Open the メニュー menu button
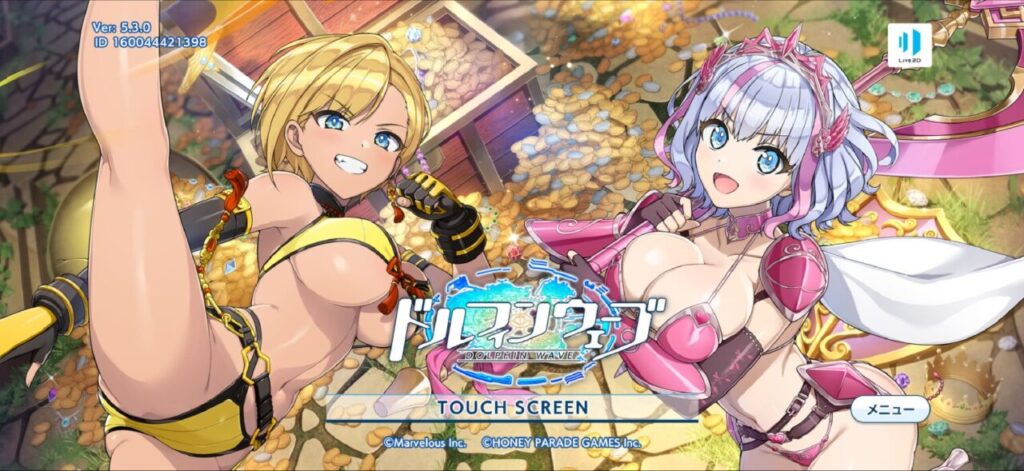 coord(891,409)
